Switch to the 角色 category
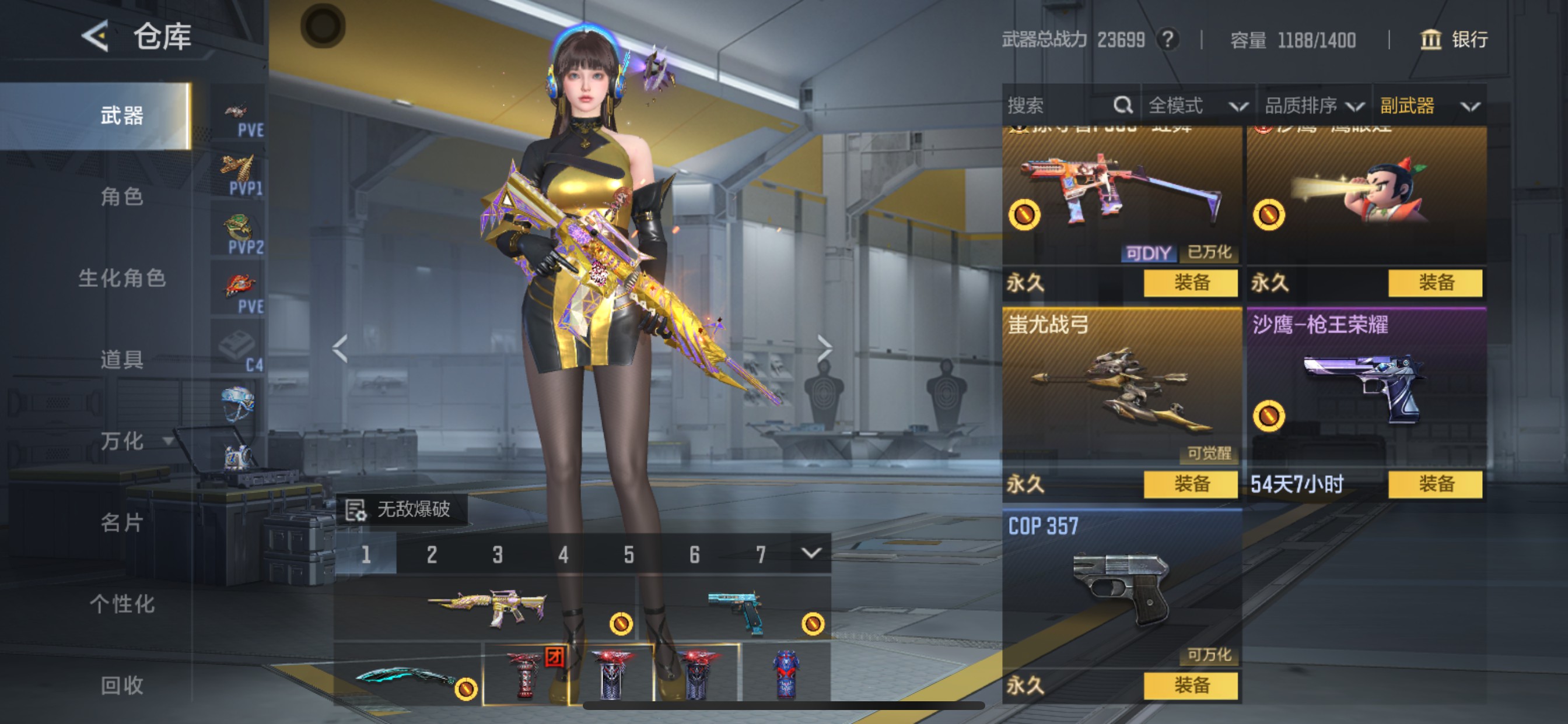Screen dimensions: 1568x724 point(122,196)
